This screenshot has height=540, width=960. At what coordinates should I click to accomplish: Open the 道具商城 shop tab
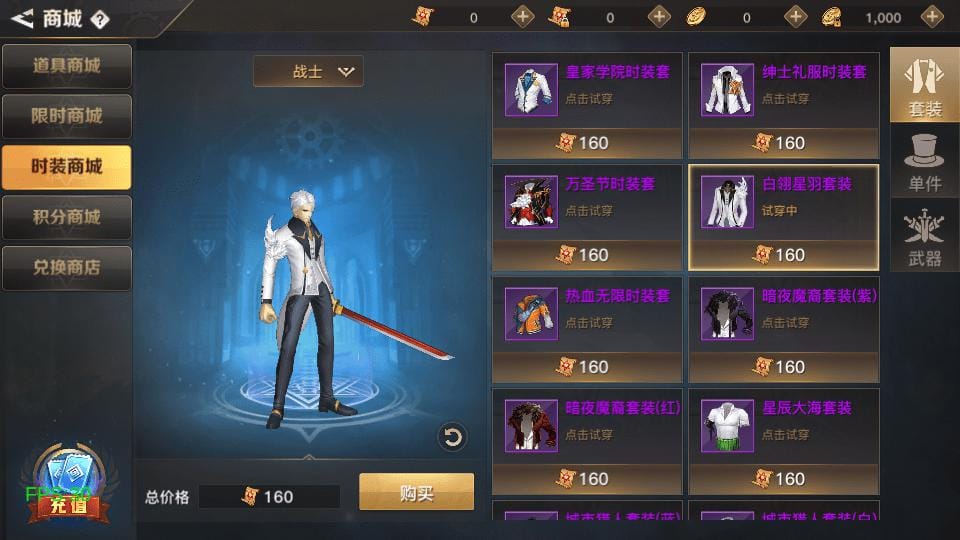(67, 66)
